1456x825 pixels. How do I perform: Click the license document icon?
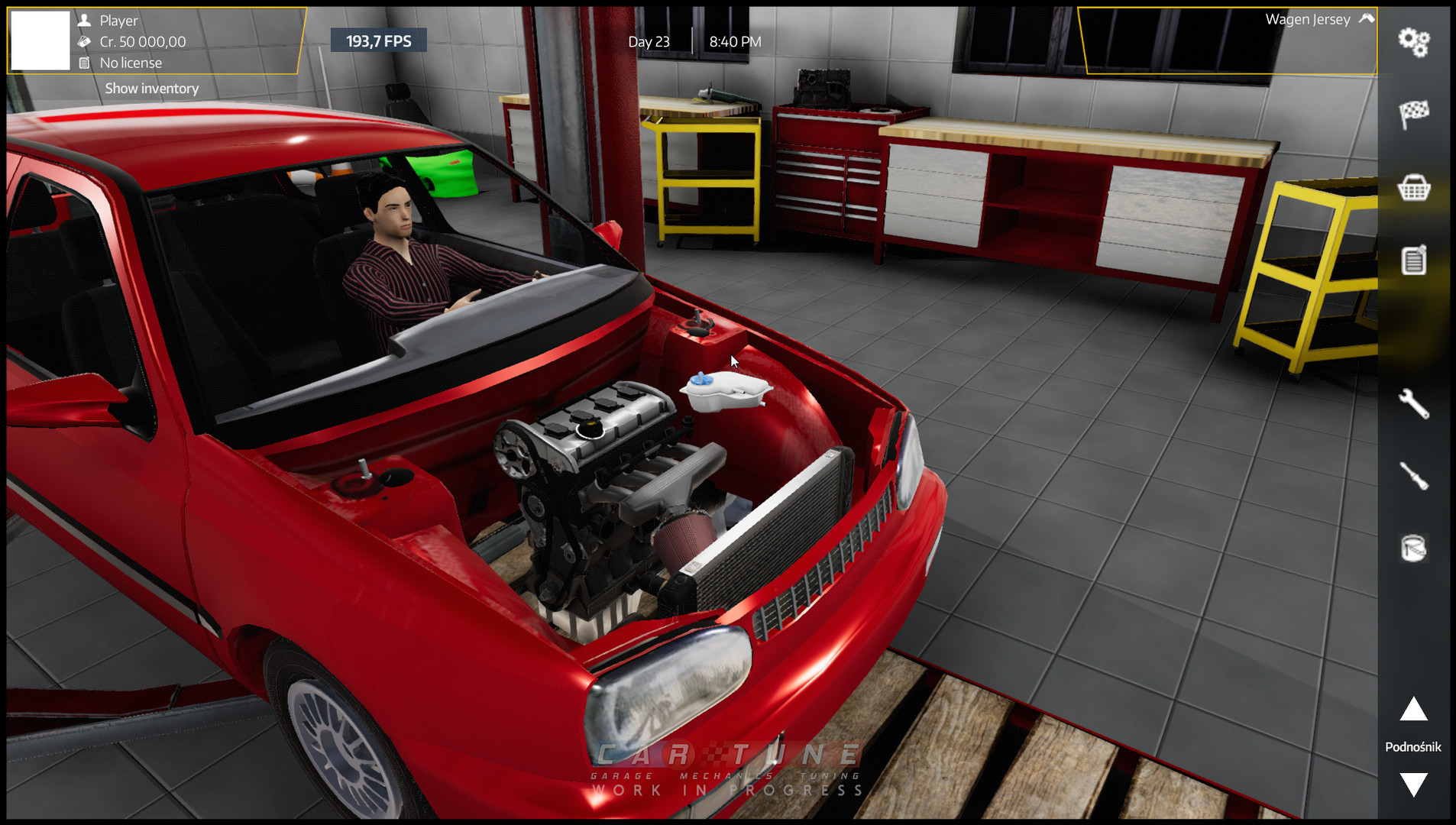pyautogui.click(x=86, y=63)
